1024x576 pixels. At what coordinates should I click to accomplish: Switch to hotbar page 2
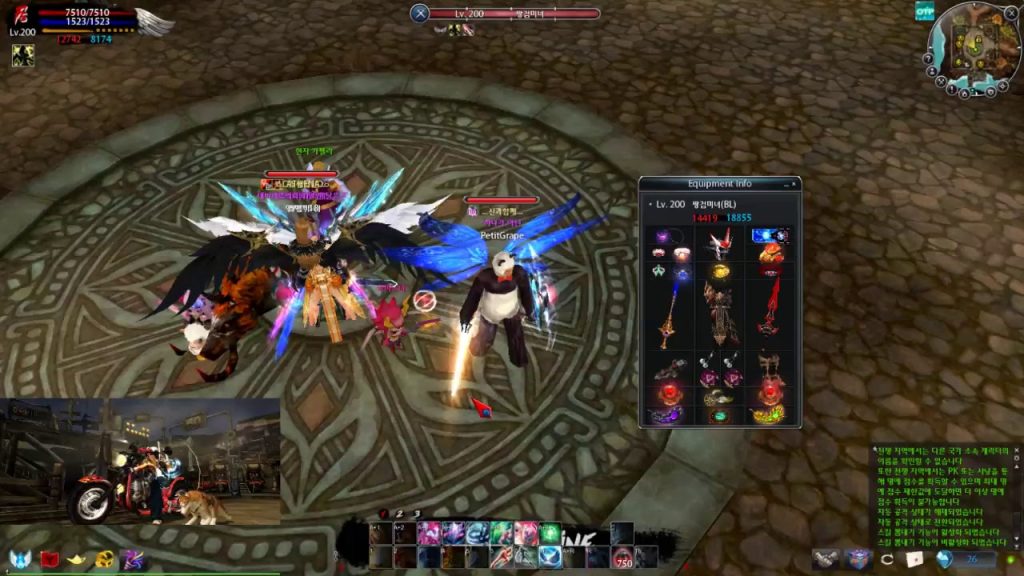point(400,514)
